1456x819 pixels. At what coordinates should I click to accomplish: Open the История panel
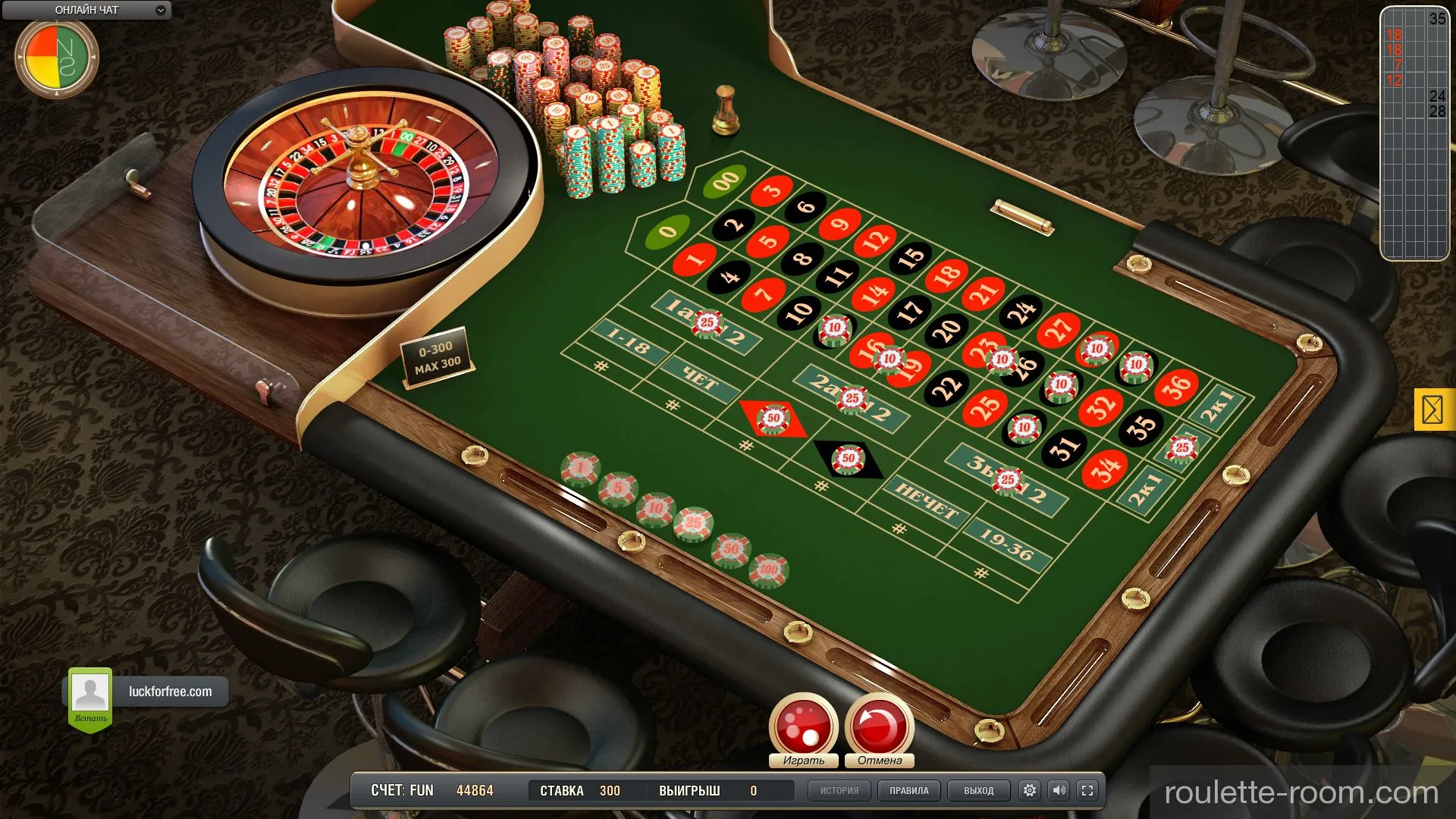[839, 790]
